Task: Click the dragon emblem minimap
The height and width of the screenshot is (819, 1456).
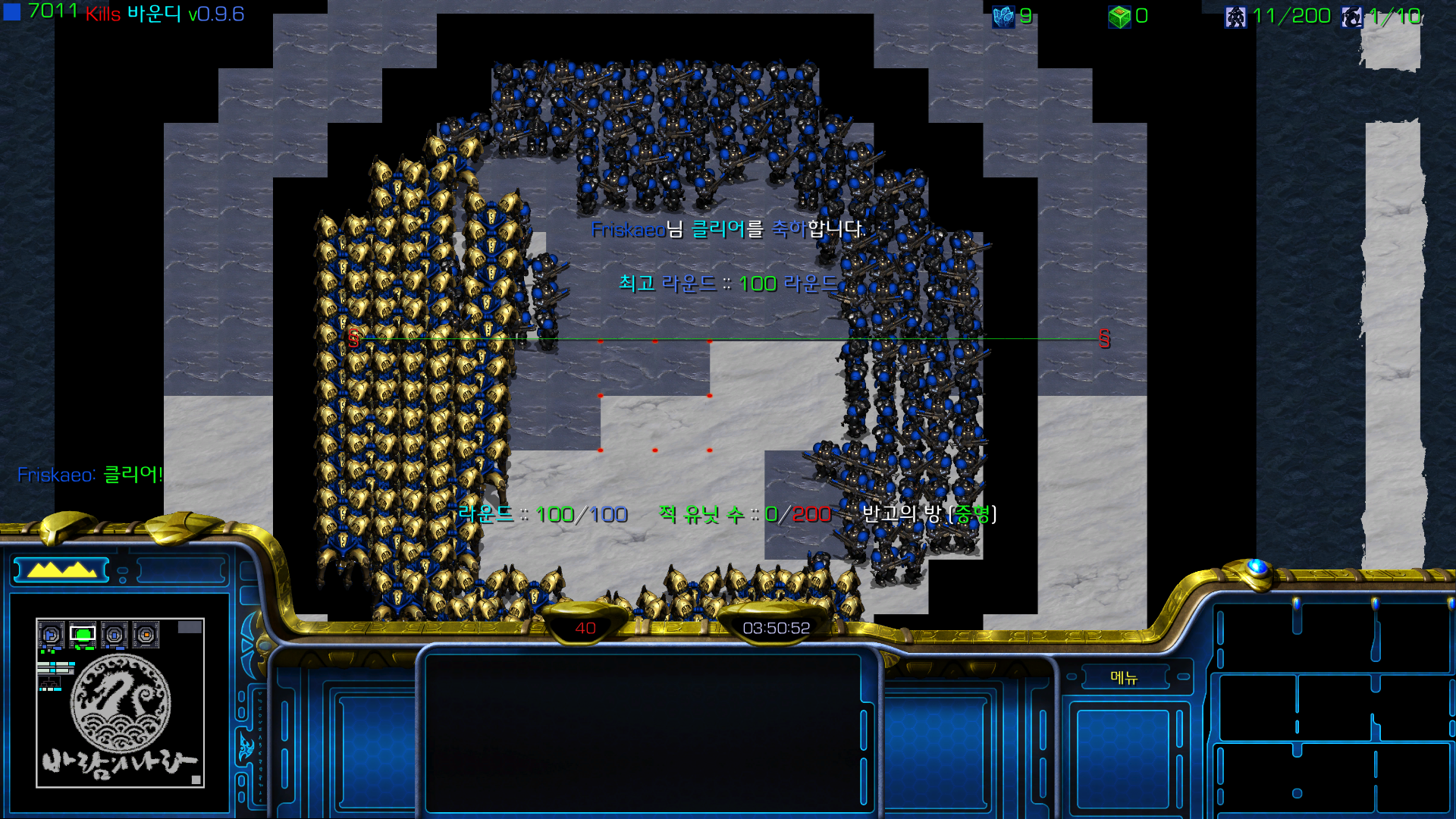Action: [x=121, y=703]
